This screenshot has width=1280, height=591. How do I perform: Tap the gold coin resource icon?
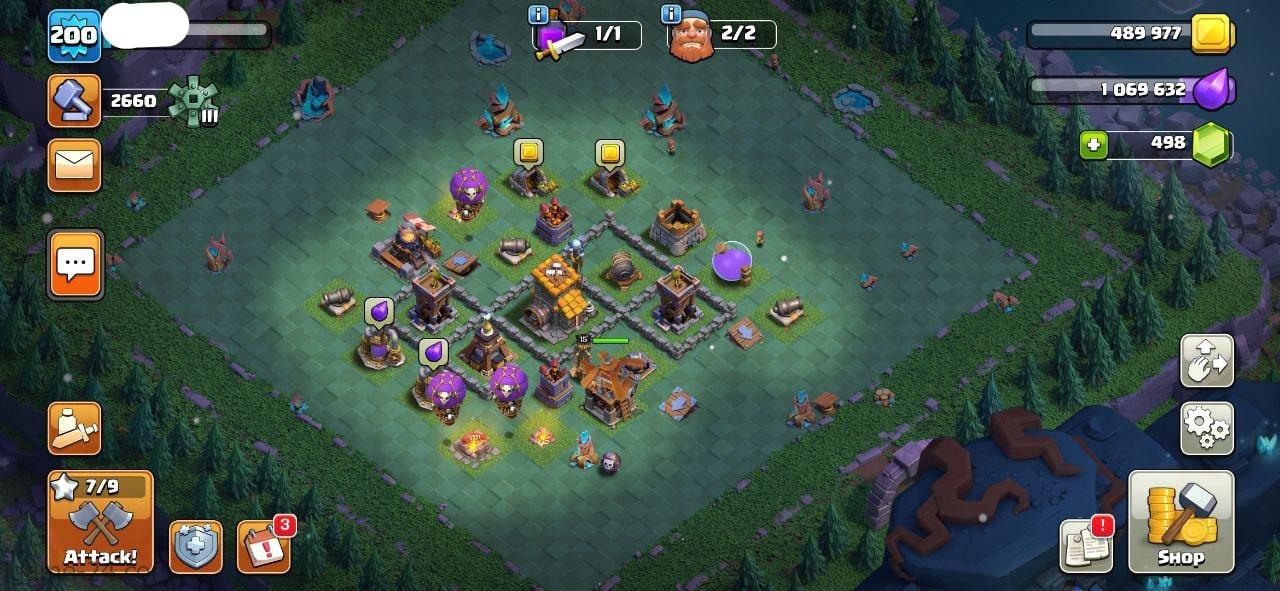pos(1215,34)
